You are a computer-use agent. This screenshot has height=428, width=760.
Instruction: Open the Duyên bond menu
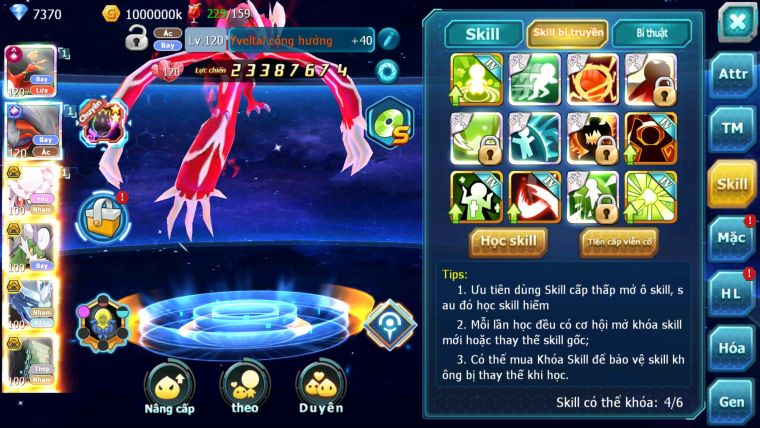pyautogui.click(x=320, y=388)
